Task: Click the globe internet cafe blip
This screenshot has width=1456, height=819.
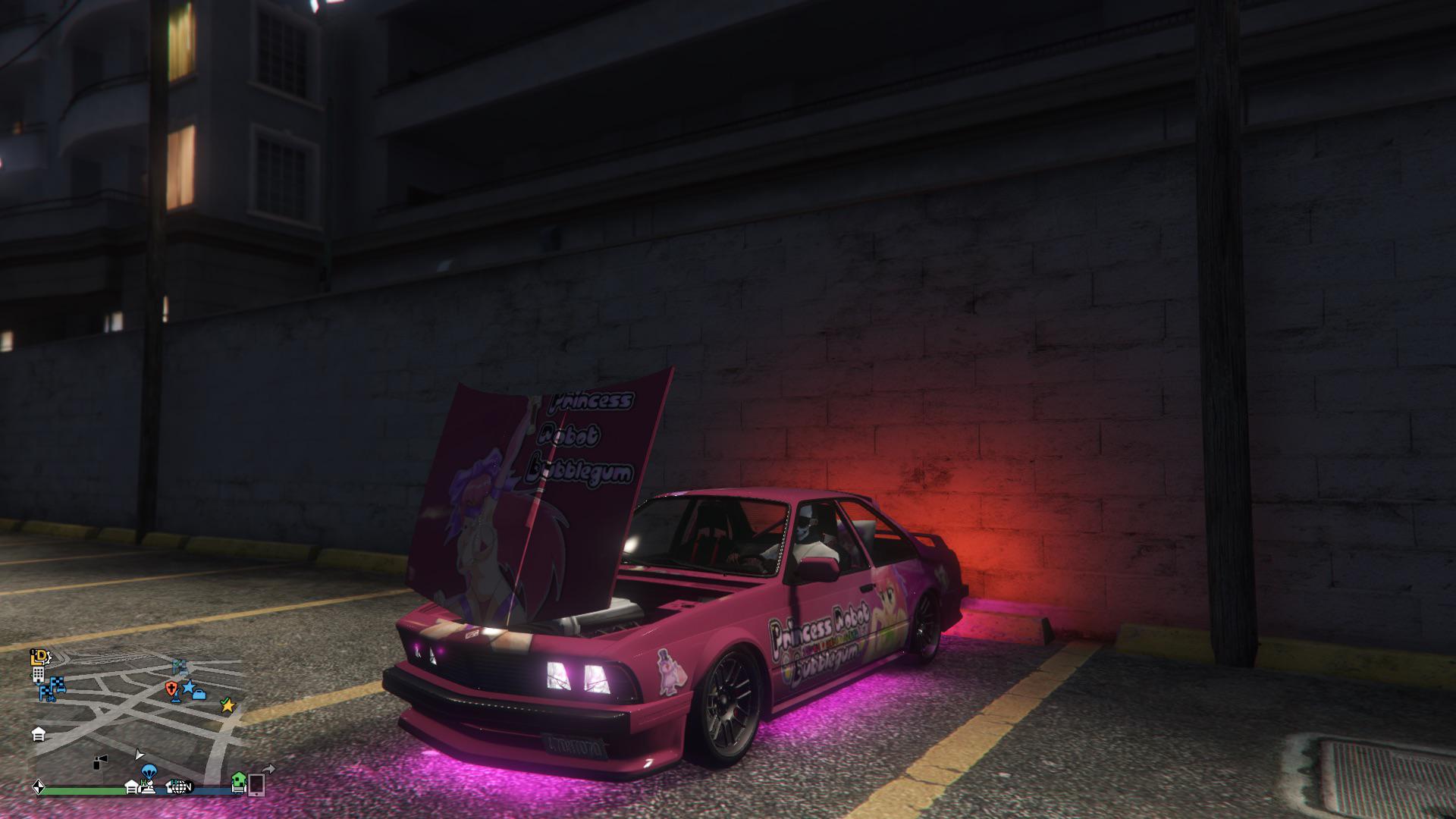Action: 180,788
